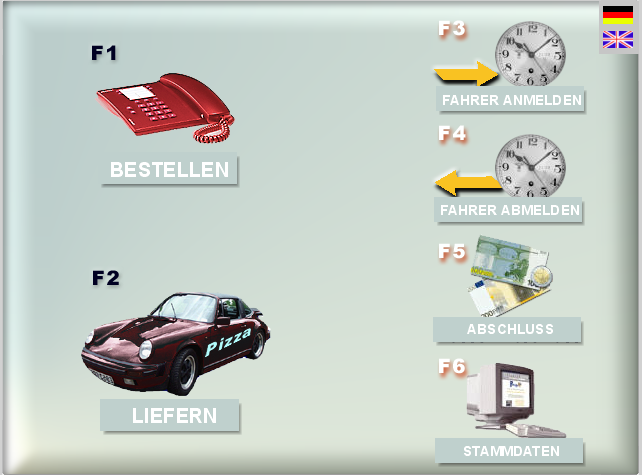This screenshot has height=475, width=642.
Task: Open the BESTELLEN order button
Action: coord(169,170)
